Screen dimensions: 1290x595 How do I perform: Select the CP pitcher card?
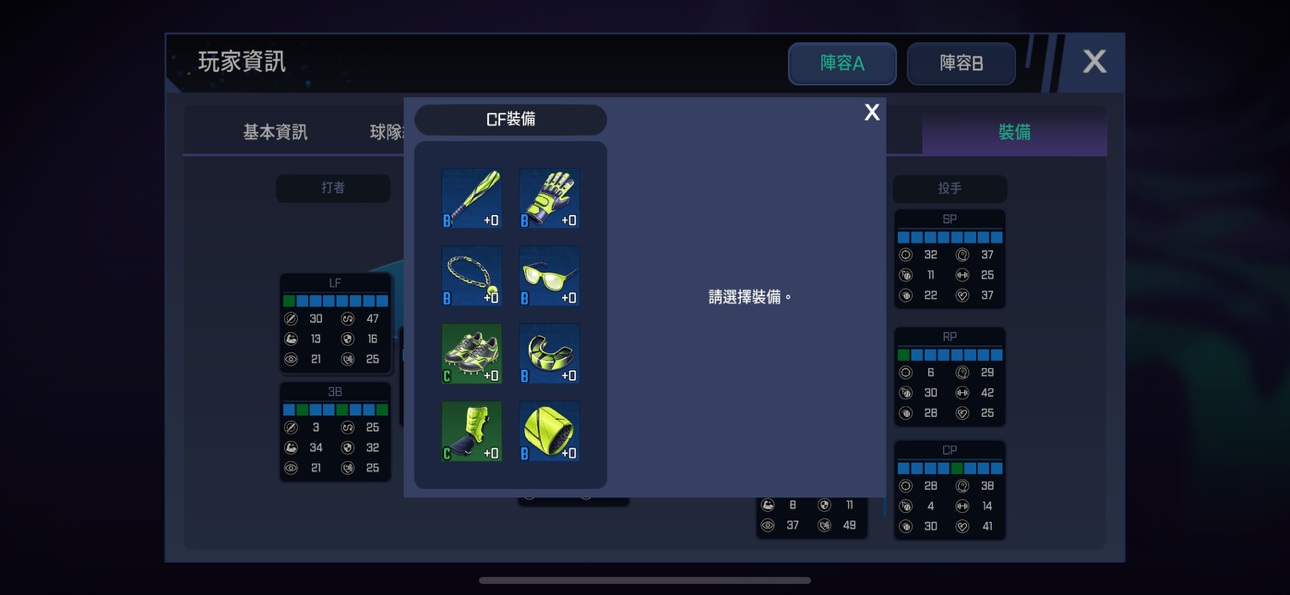(949, 490)
